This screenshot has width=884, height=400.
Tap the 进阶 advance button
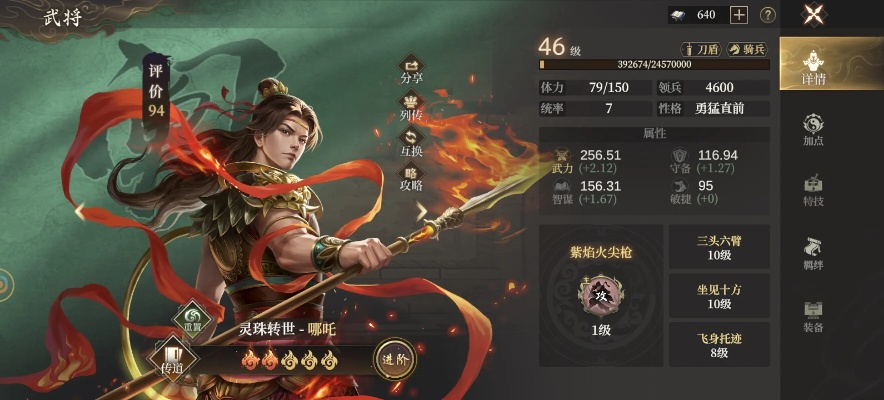394,357
